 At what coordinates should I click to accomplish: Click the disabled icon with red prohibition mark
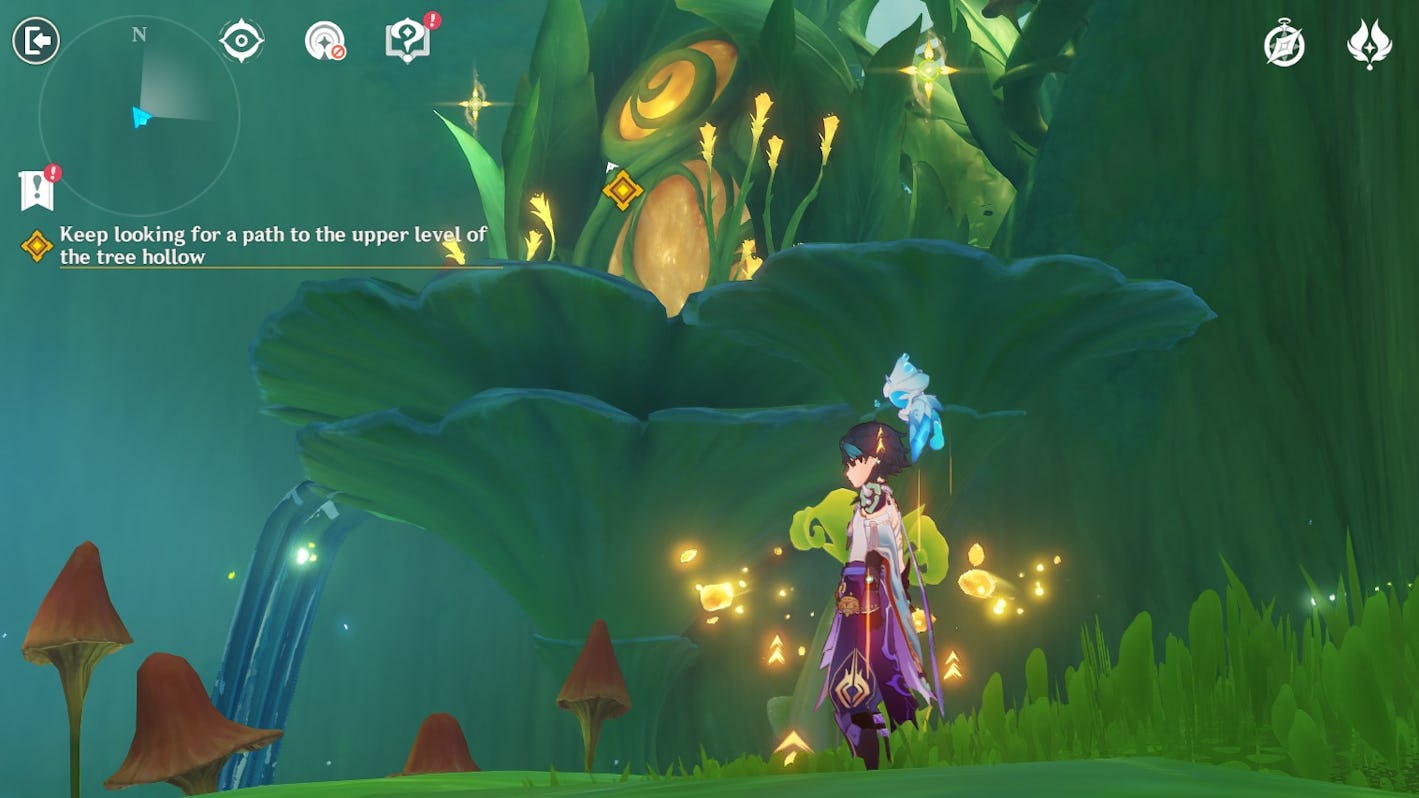click(324, 42)
